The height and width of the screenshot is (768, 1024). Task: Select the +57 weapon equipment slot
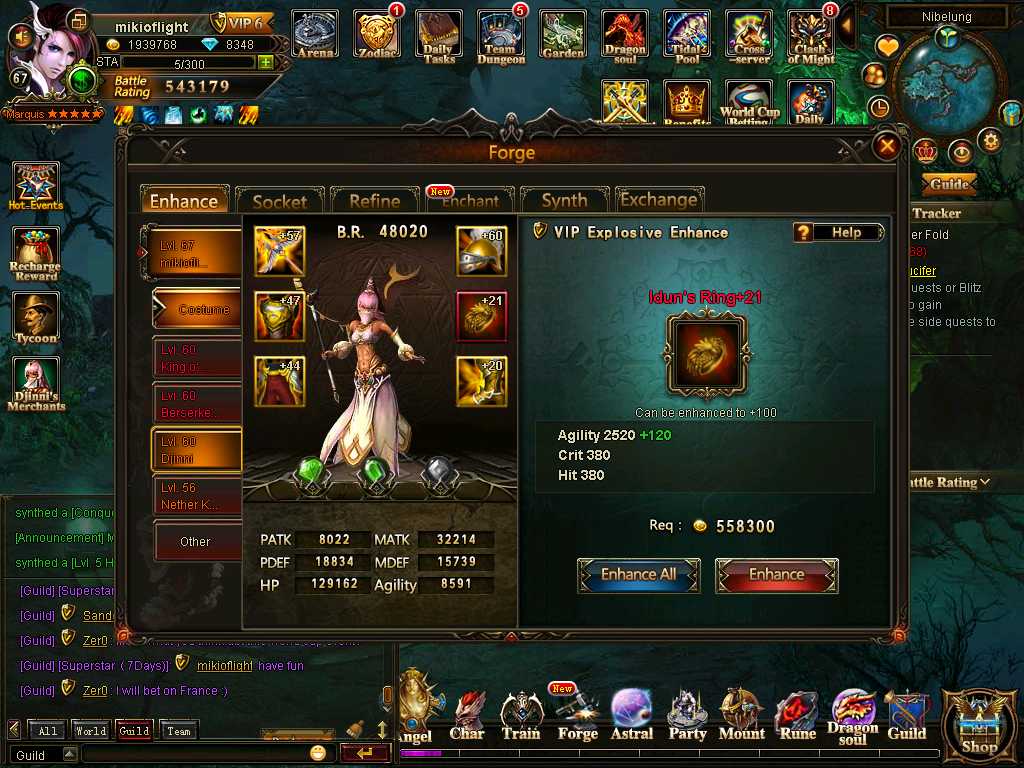[x=279, y=252]
